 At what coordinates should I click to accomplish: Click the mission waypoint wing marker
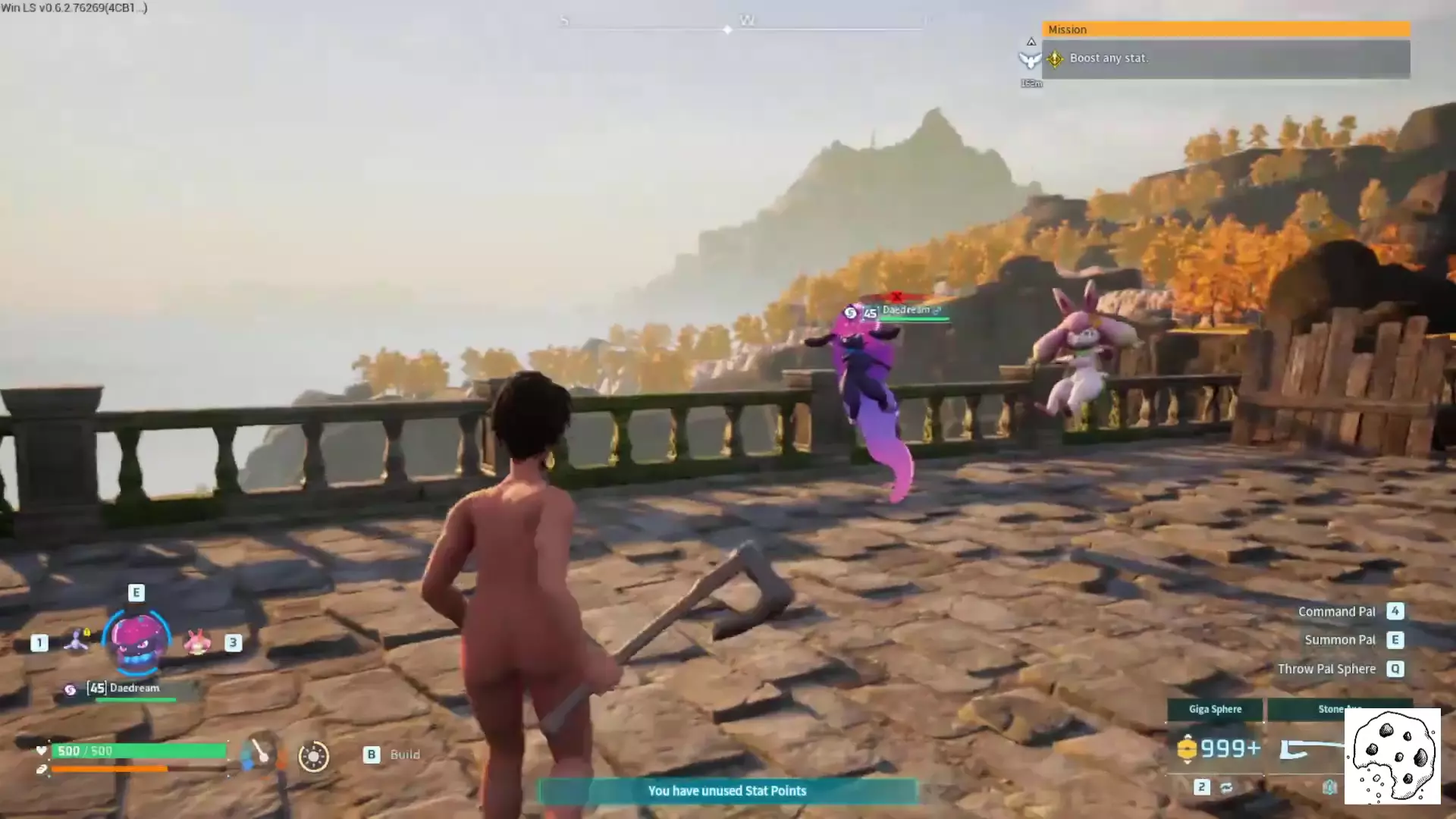1030,59
